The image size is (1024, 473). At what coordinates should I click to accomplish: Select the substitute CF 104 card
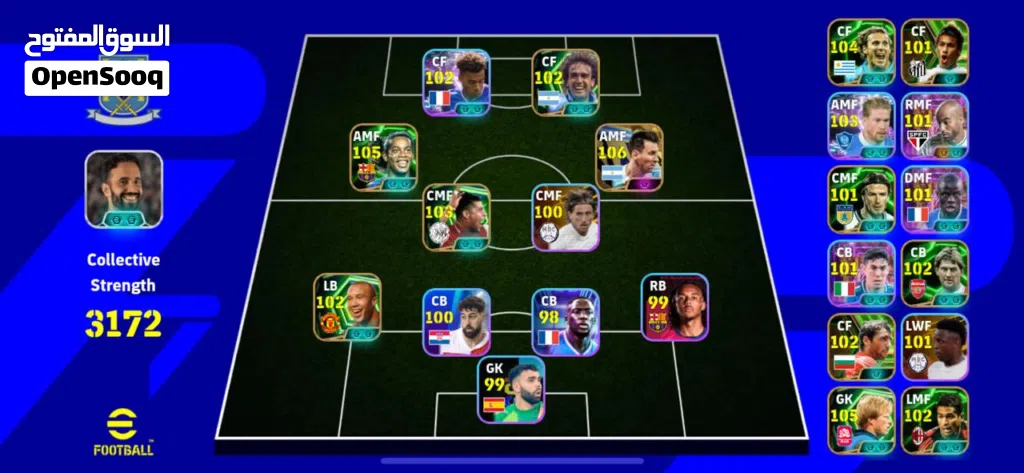pos(861,51)
